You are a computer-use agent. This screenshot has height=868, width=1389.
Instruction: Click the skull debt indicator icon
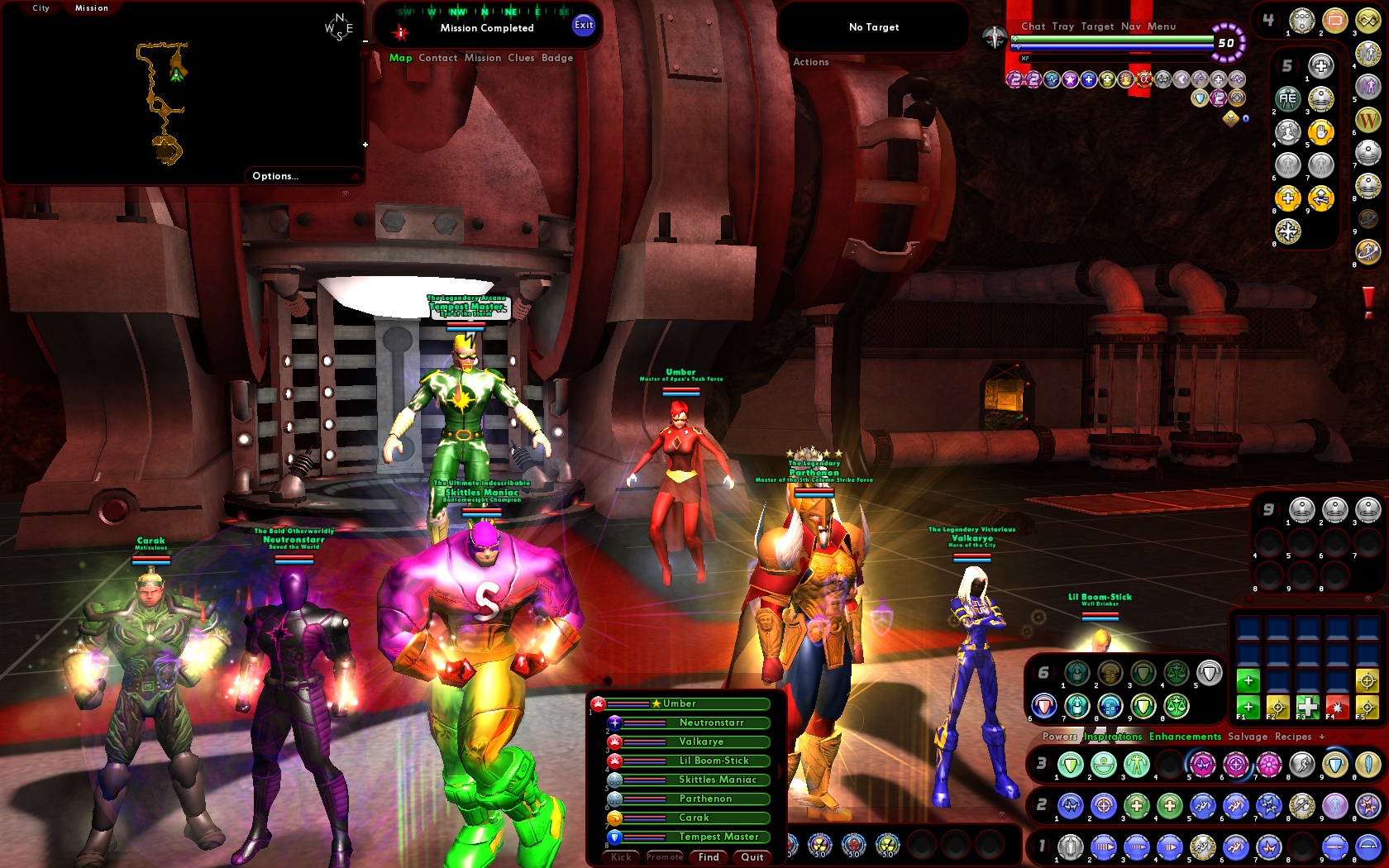(1230, 118)
